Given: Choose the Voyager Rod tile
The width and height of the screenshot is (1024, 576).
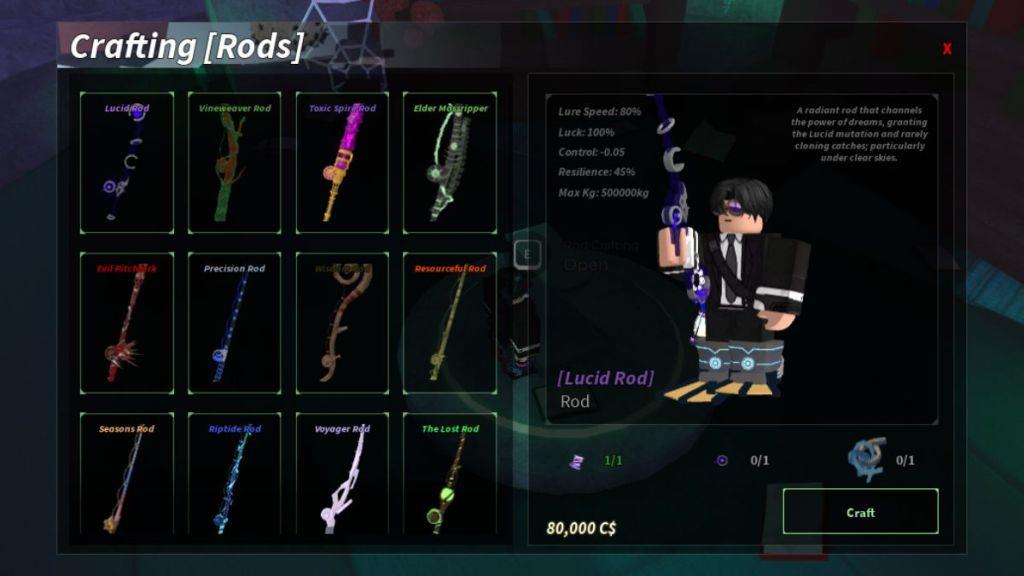Looking at the screenshot, I should (x=342, y=475).
